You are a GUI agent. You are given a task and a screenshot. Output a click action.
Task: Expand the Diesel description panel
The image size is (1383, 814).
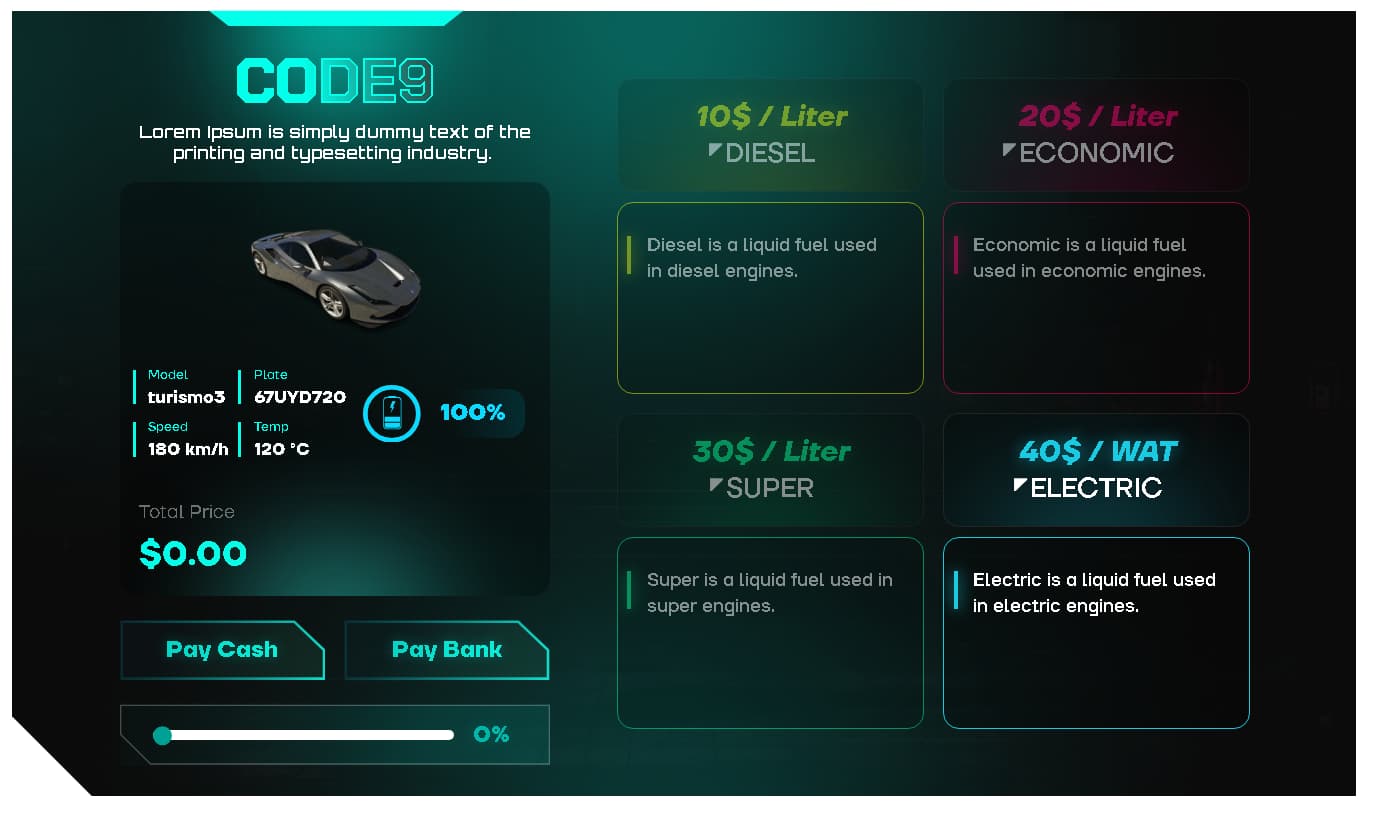click(x=770, y=297)
